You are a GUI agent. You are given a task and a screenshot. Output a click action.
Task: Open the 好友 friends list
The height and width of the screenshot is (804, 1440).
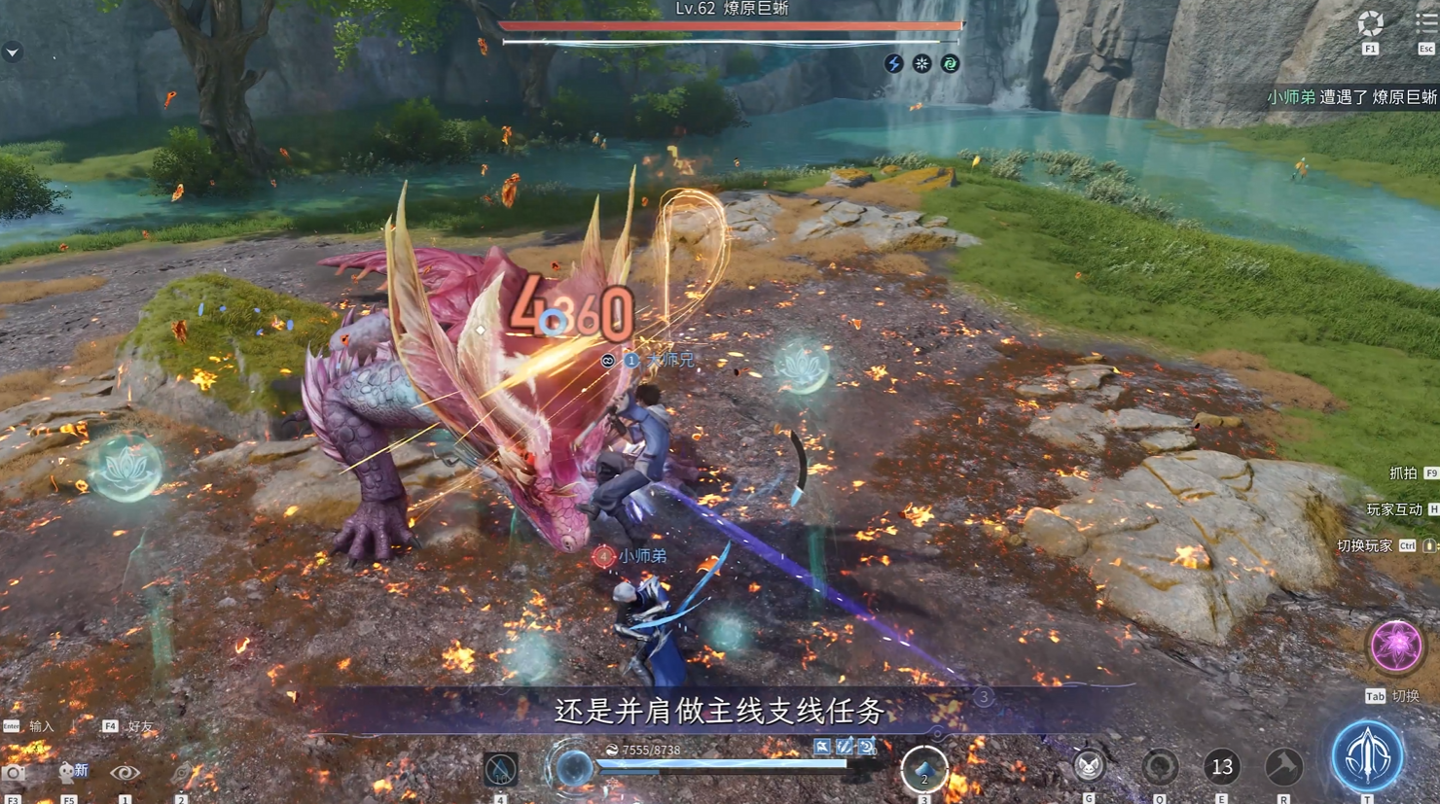point(140,727)
